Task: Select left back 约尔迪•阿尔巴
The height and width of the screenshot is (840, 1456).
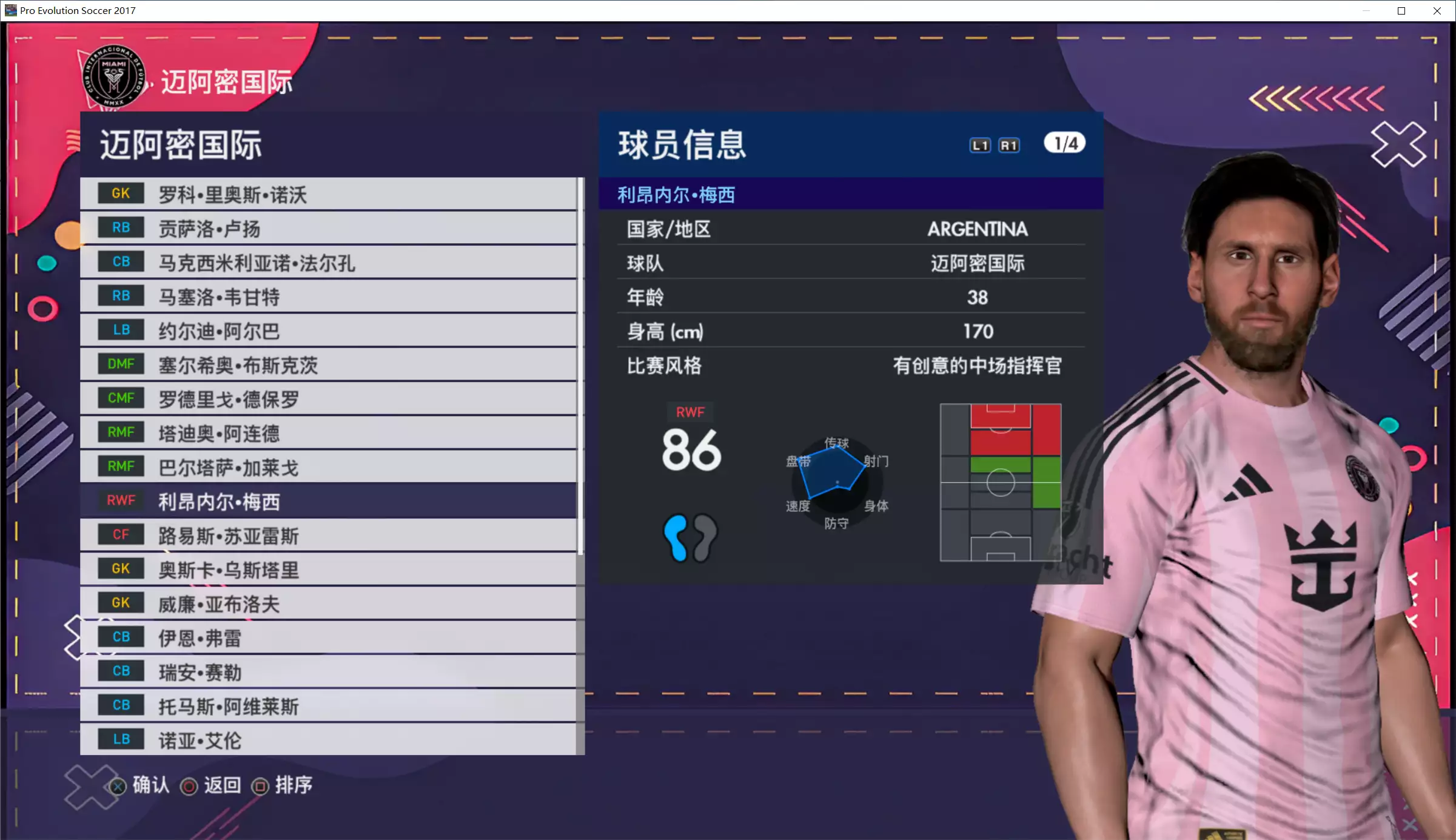Action: coord(327,331)
